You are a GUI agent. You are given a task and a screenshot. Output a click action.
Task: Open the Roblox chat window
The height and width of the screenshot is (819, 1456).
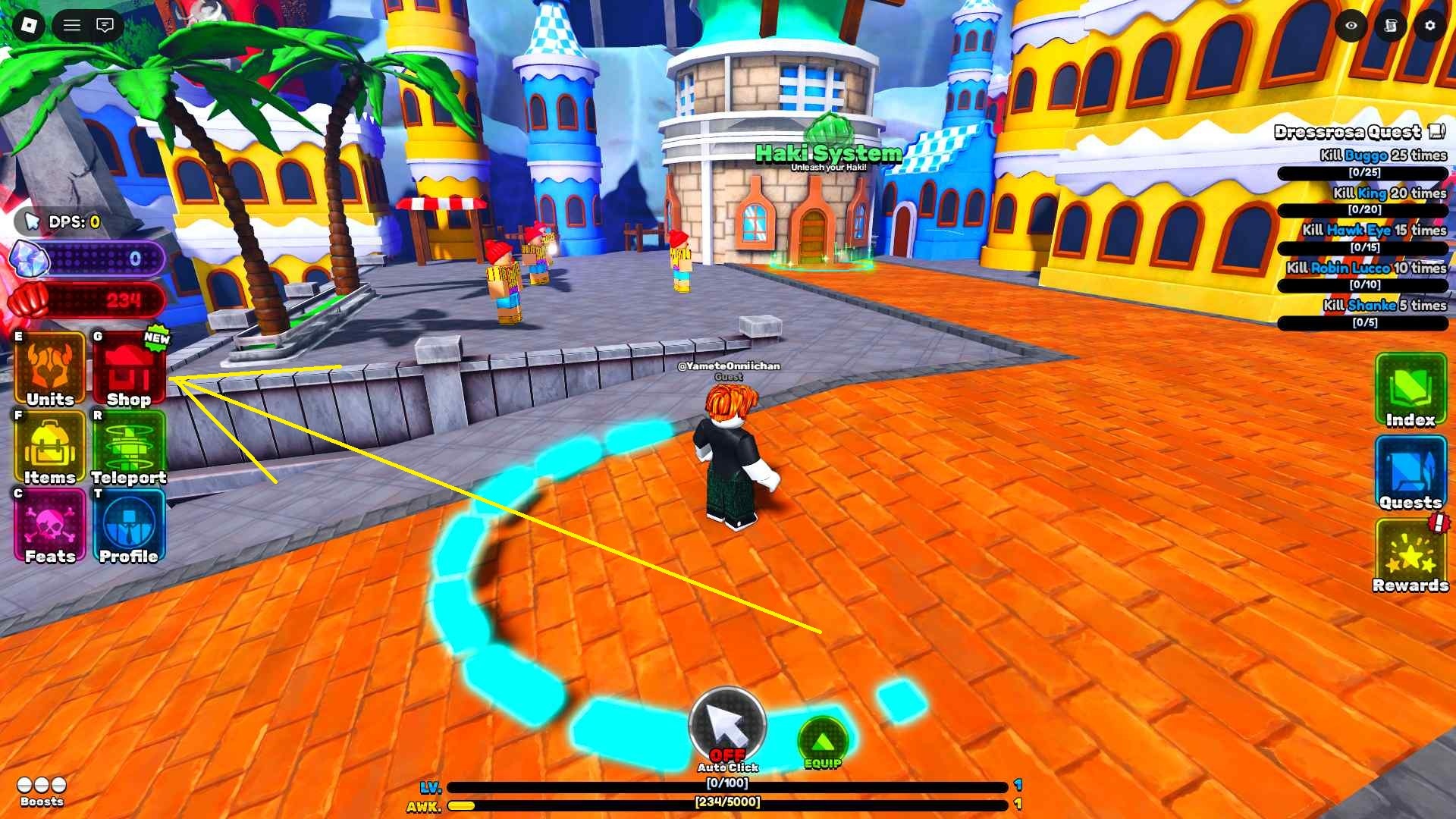[x=105, y=26]
